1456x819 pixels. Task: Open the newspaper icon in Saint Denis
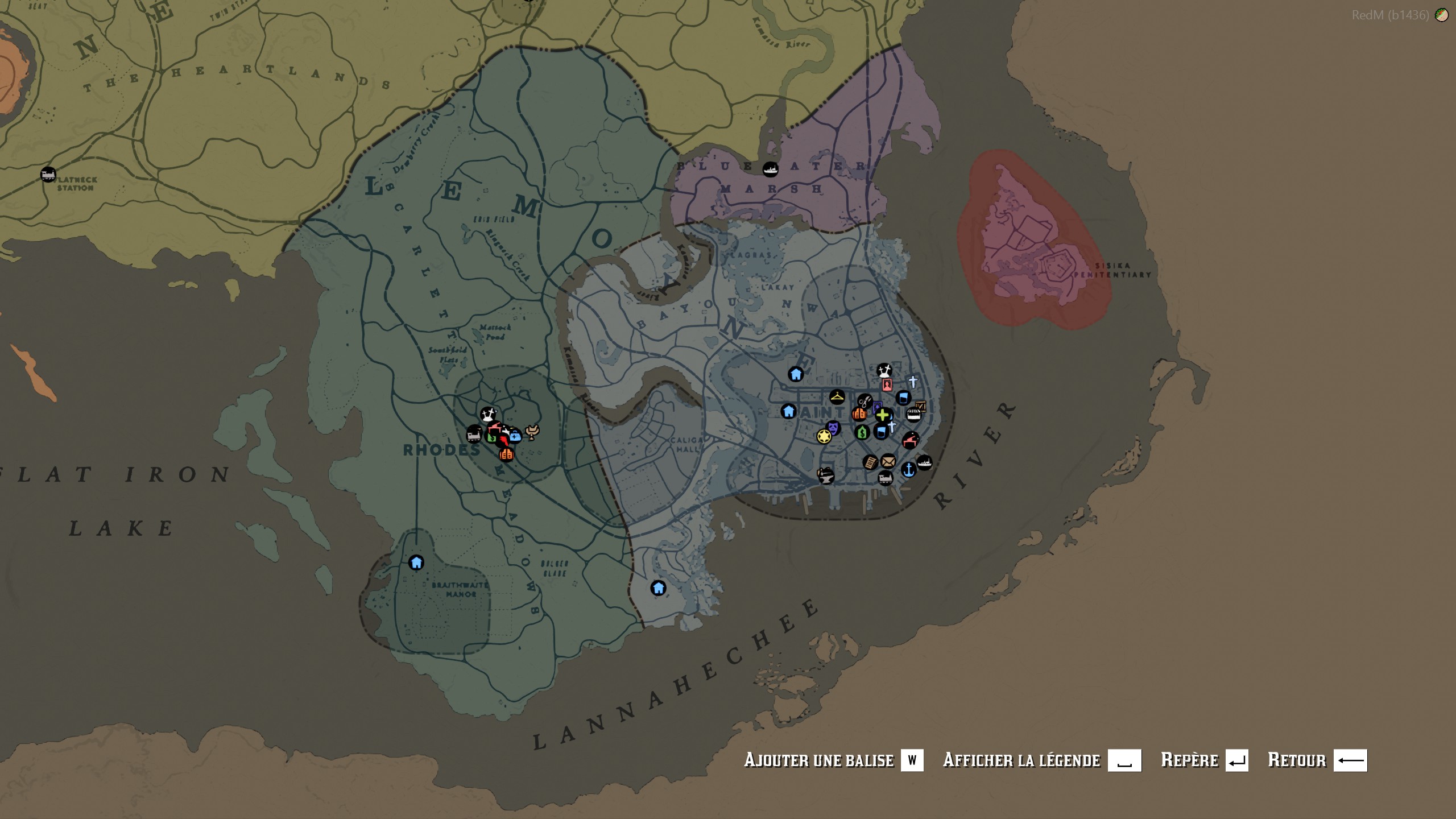pyautogui.click(x=871, y=463)
